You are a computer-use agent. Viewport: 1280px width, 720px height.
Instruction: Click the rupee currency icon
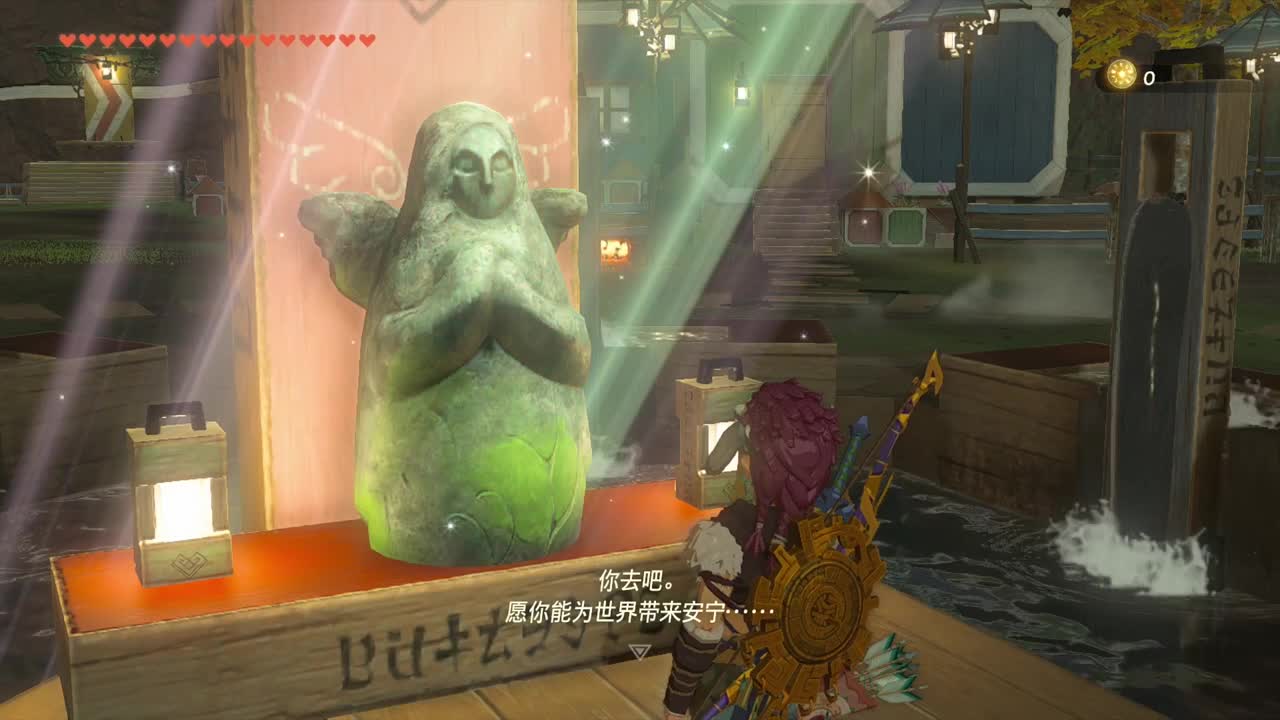coord(1121,71)
